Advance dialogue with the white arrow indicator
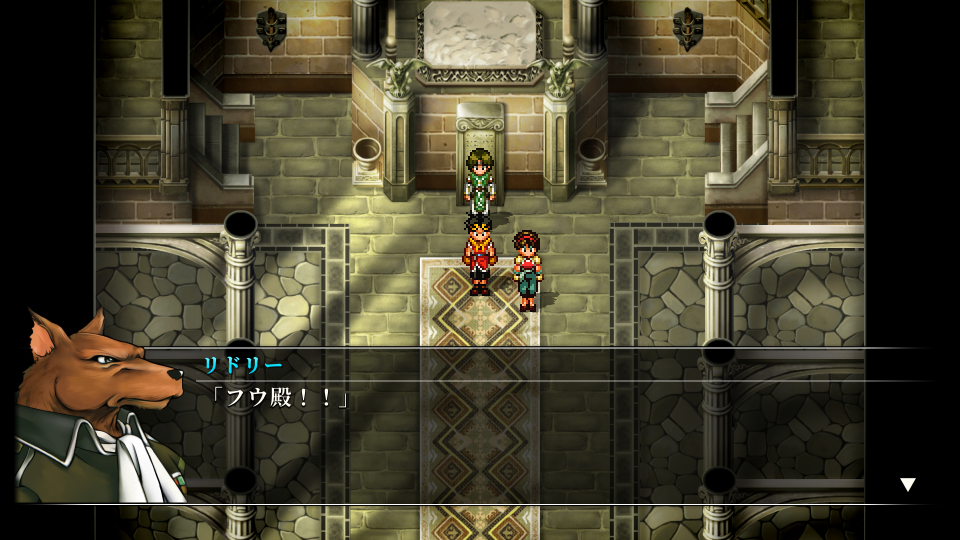 pos(907,485)
